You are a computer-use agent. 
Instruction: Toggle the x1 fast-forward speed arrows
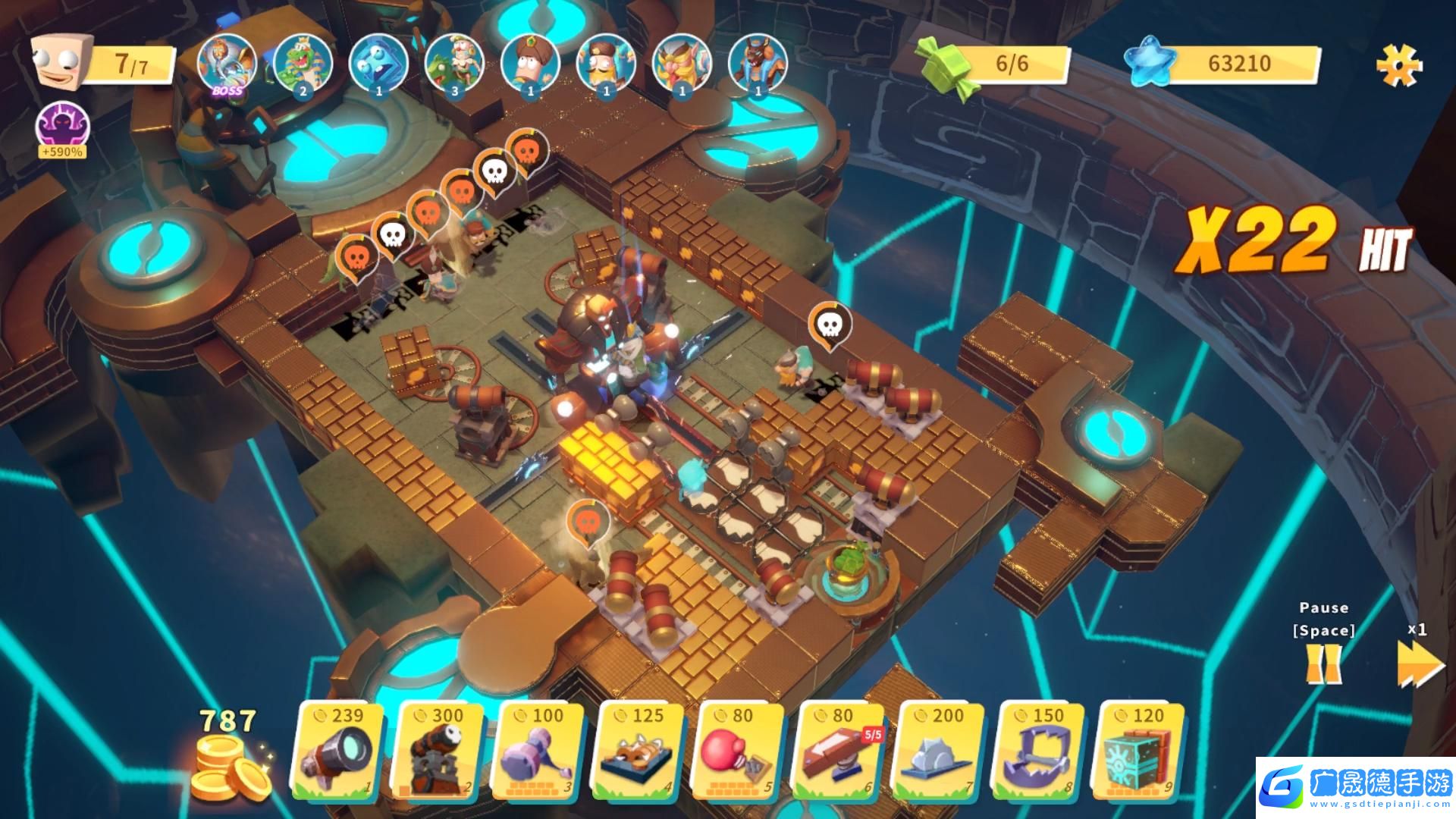(1418, 664)
